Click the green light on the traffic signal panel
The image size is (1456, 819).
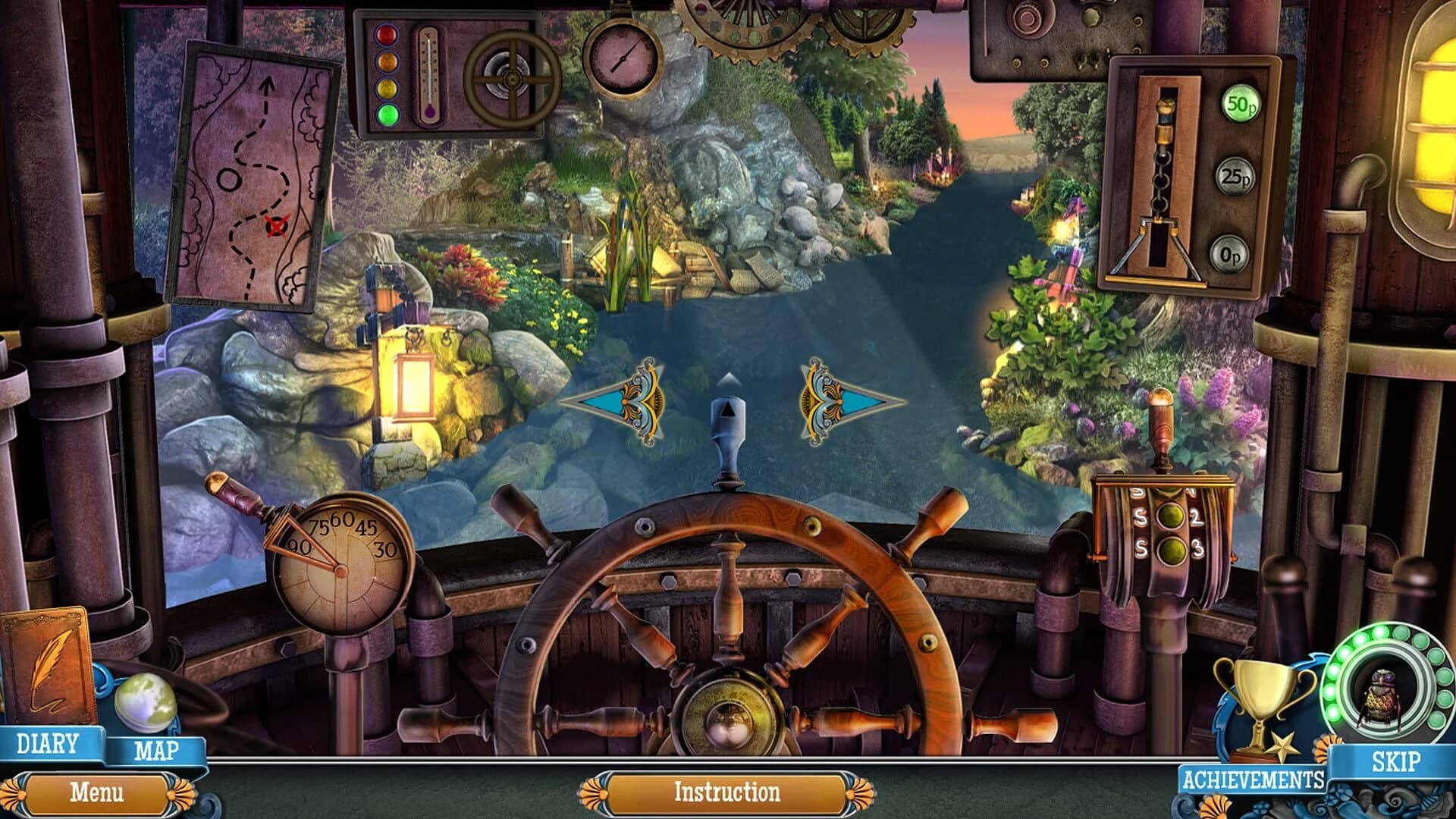(387, 115)
